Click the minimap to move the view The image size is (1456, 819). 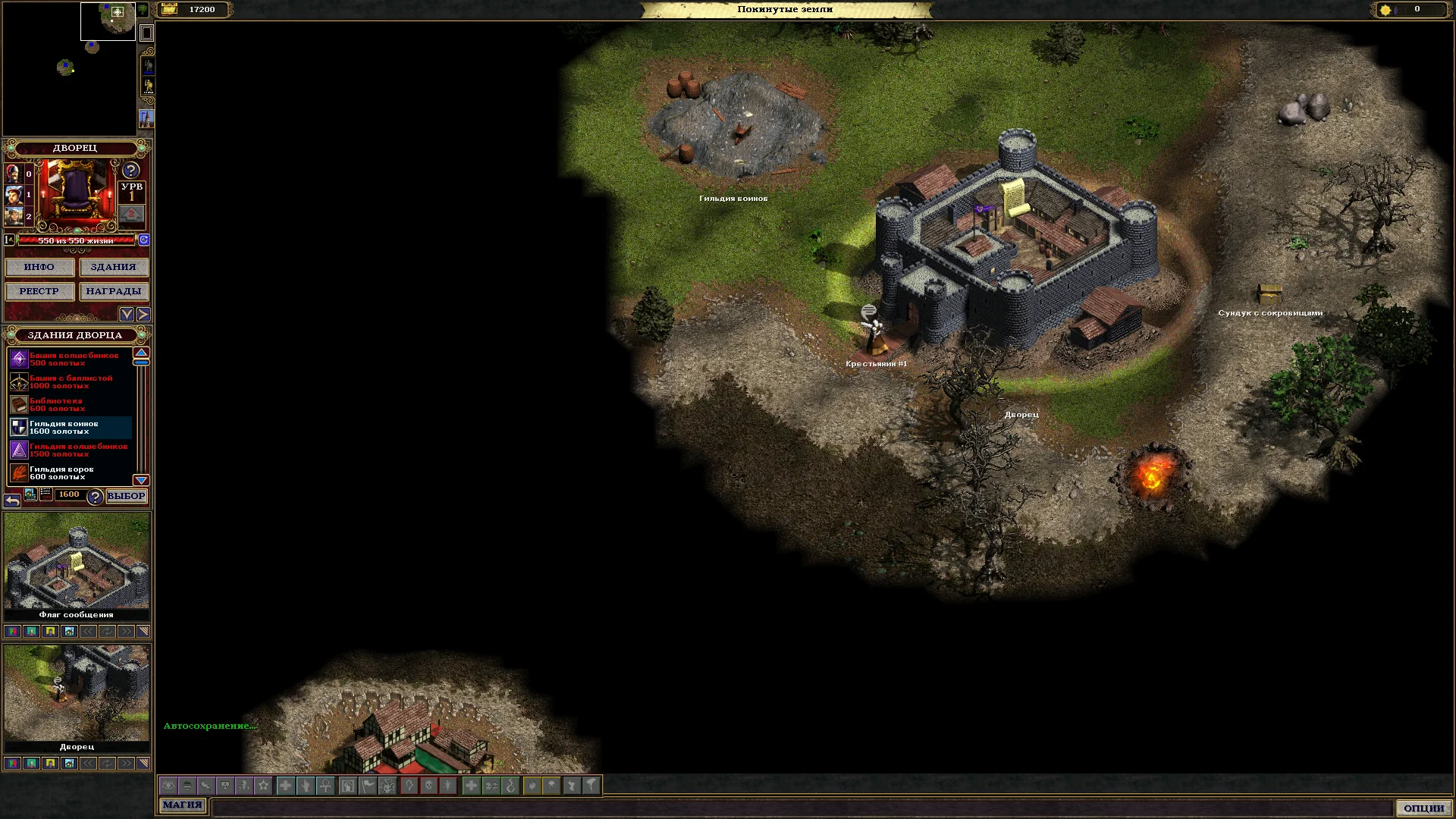tap(70, 68)
